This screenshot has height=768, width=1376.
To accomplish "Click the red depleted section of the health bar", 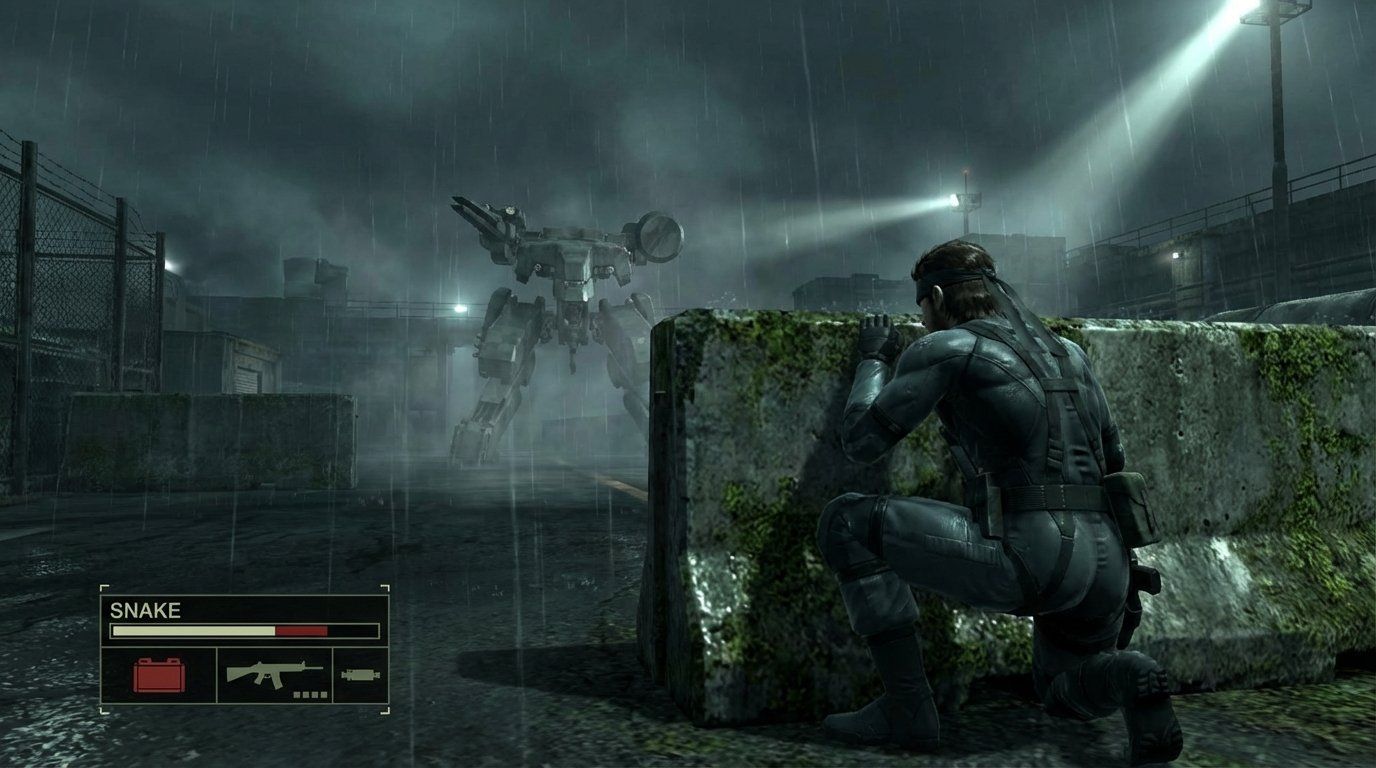I will [303, 629].
